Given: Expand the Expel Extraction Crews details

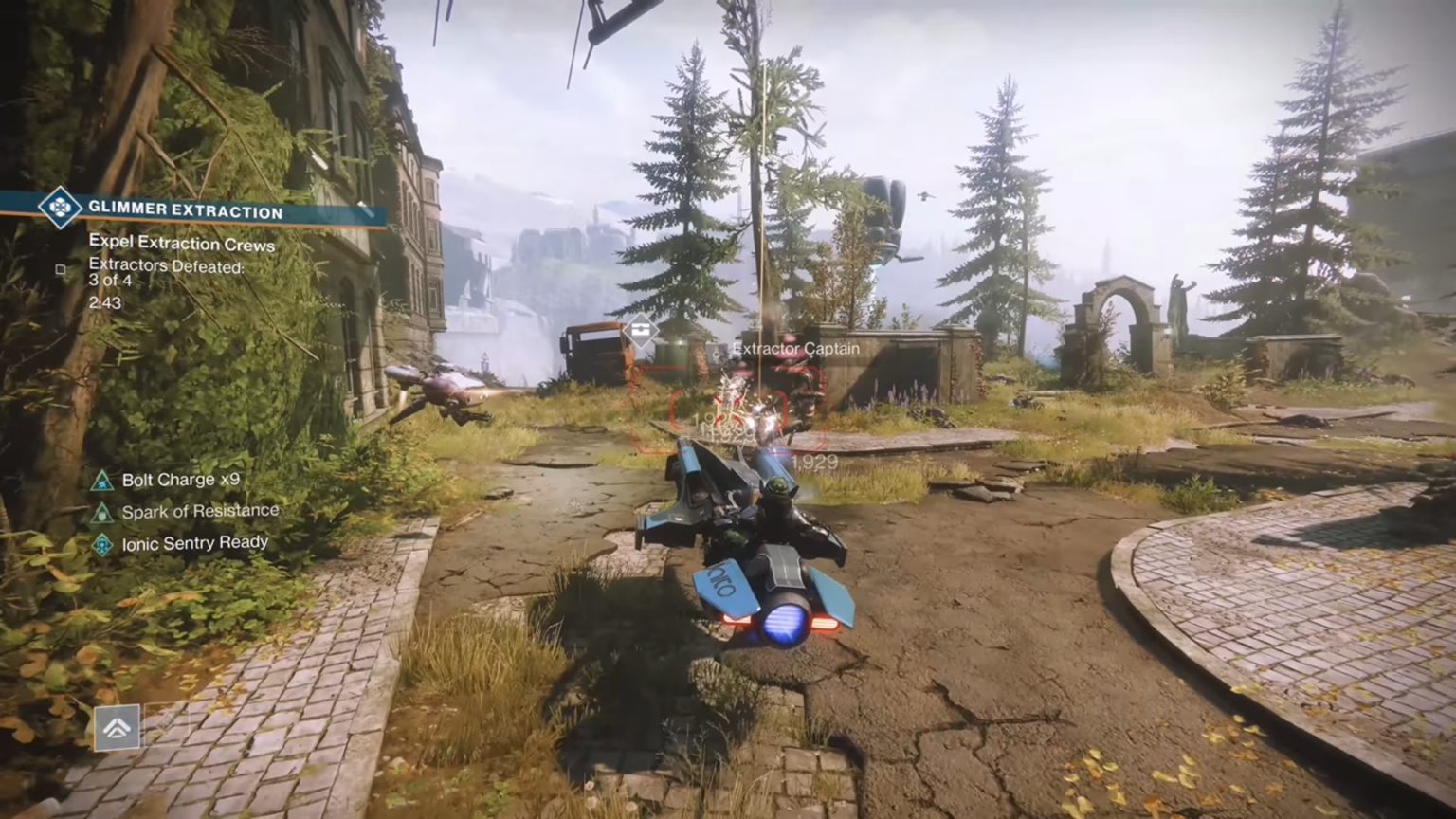Looking at the screenshot, I should [180, 244].
